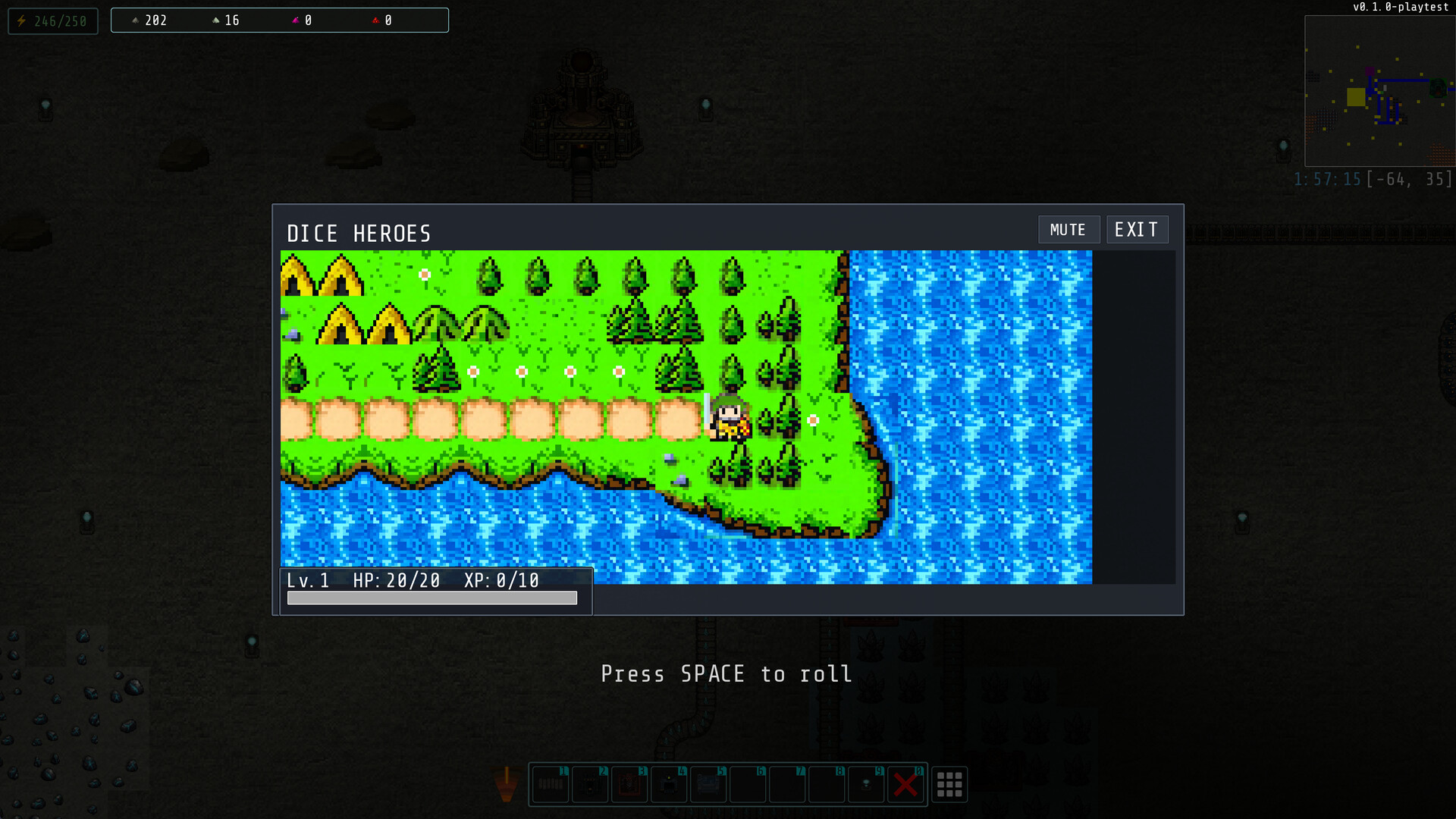Choose the conveyor item in hotbar slot 5
Viewport: 1456px width, 819px height.
(708, 785)
